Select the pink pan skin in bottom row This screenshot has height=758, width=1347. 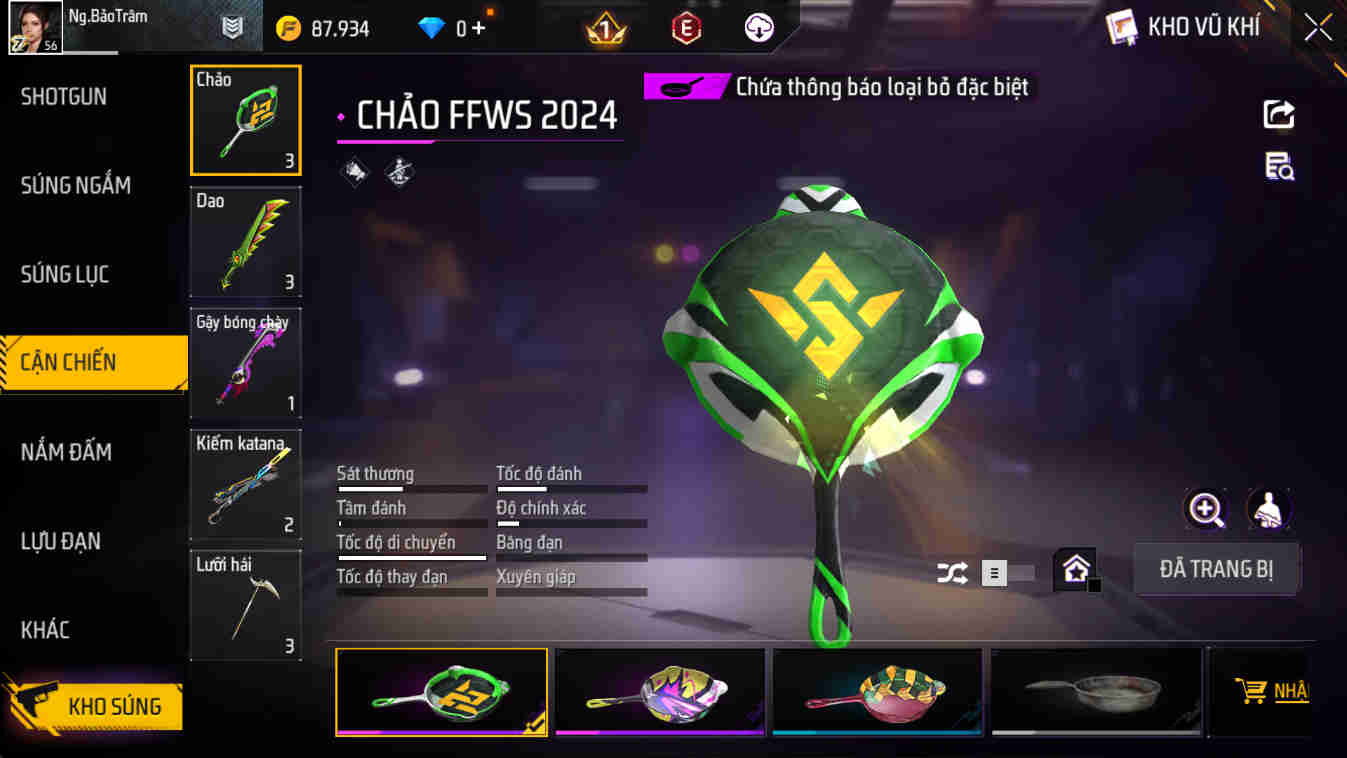pos(877,692)
